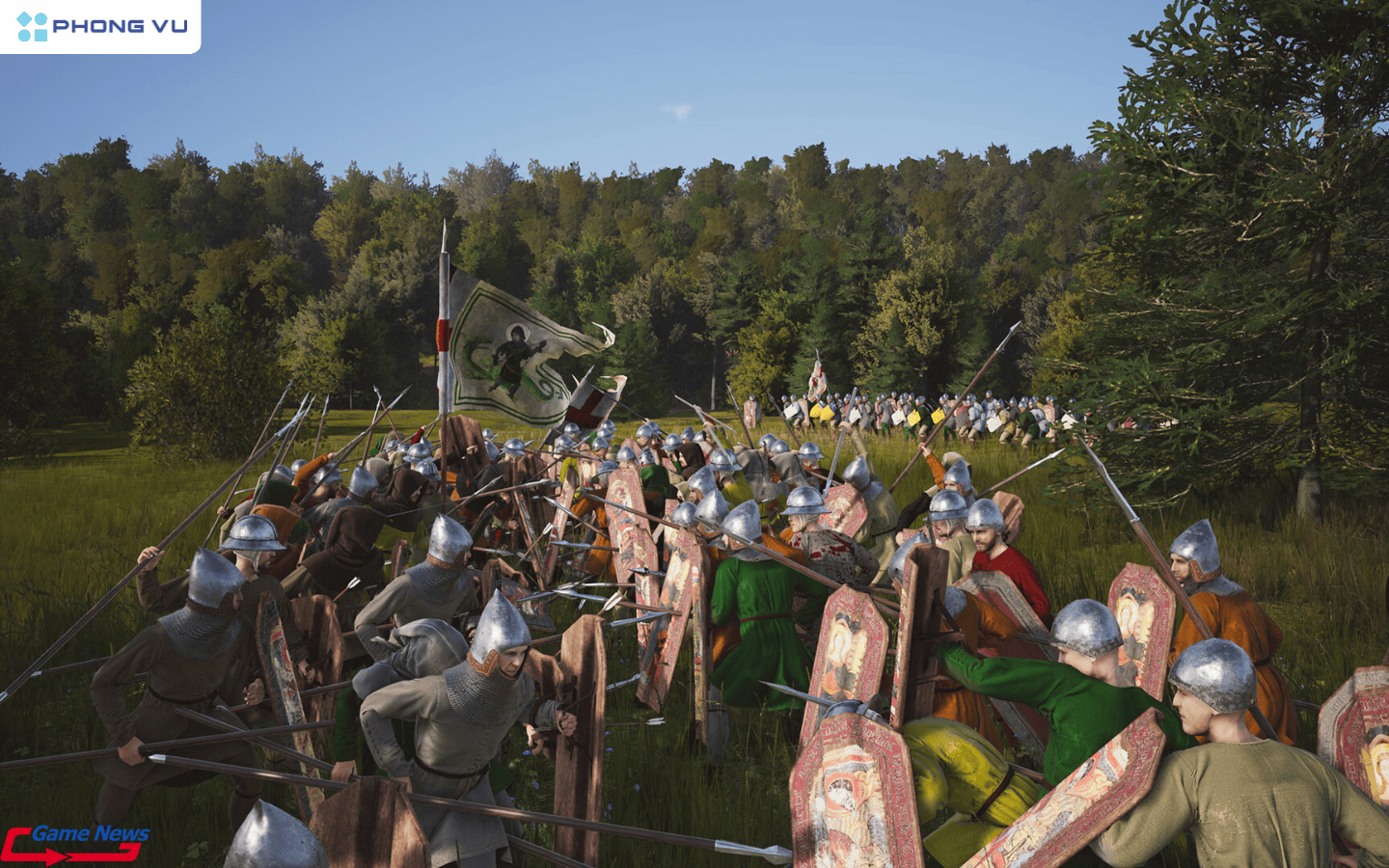Open the Game News logo overlay

75,843
